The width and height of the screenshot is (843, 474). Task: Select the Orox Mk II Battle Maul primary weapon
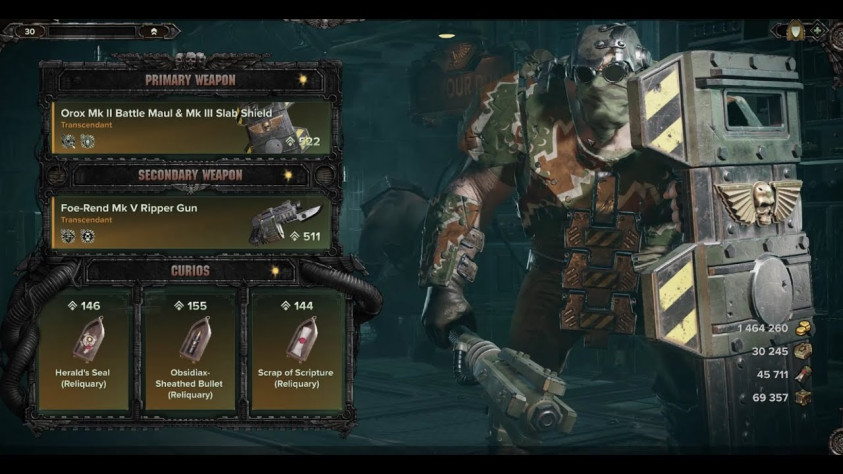pos(191,127)
